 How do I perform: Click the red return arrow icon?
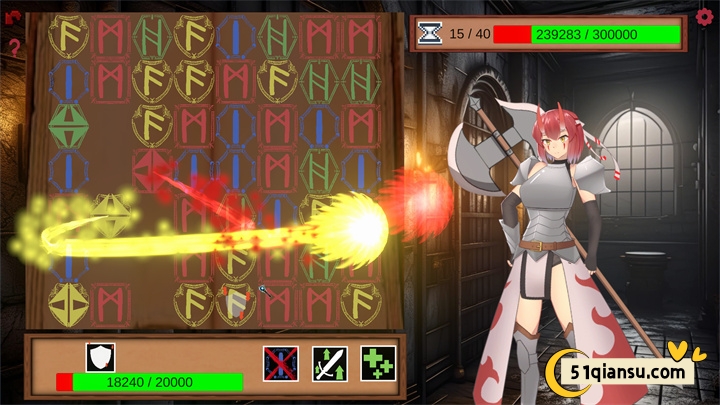point(13,19)
